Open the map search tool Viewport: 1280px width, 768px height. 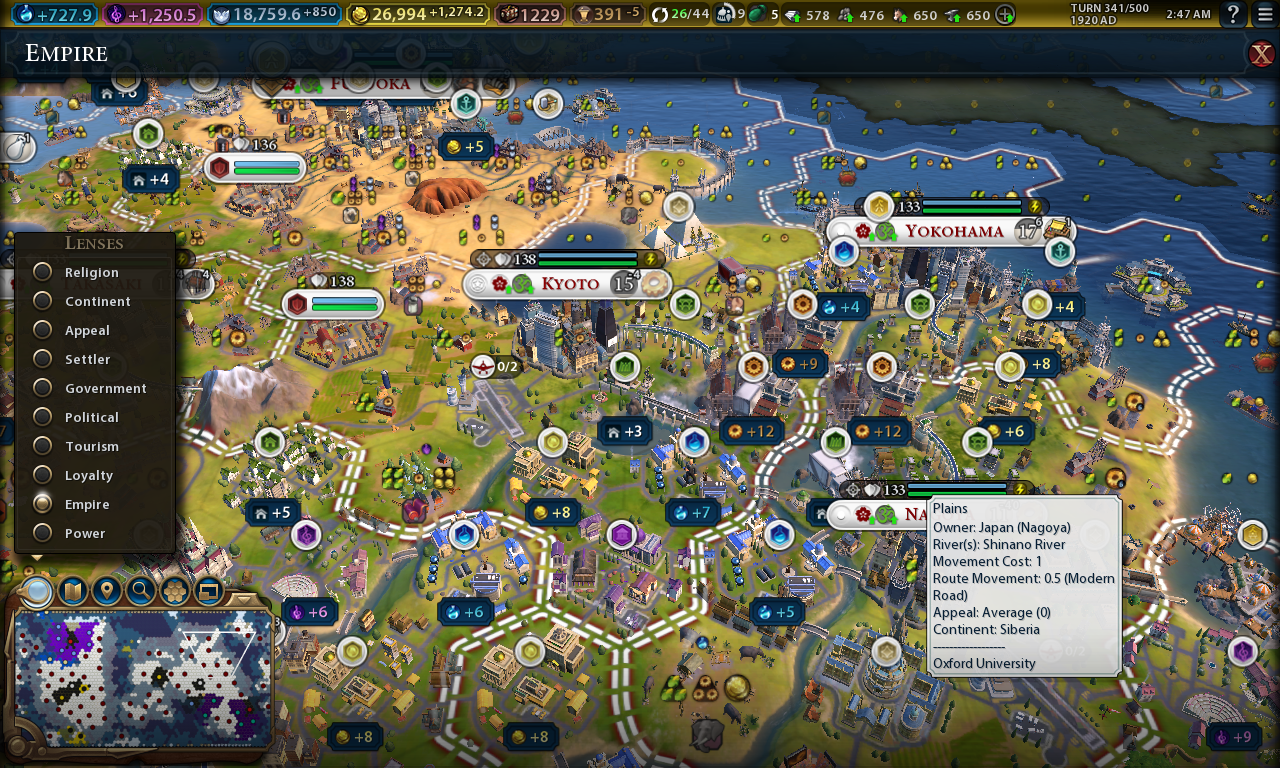coord(139,592)
